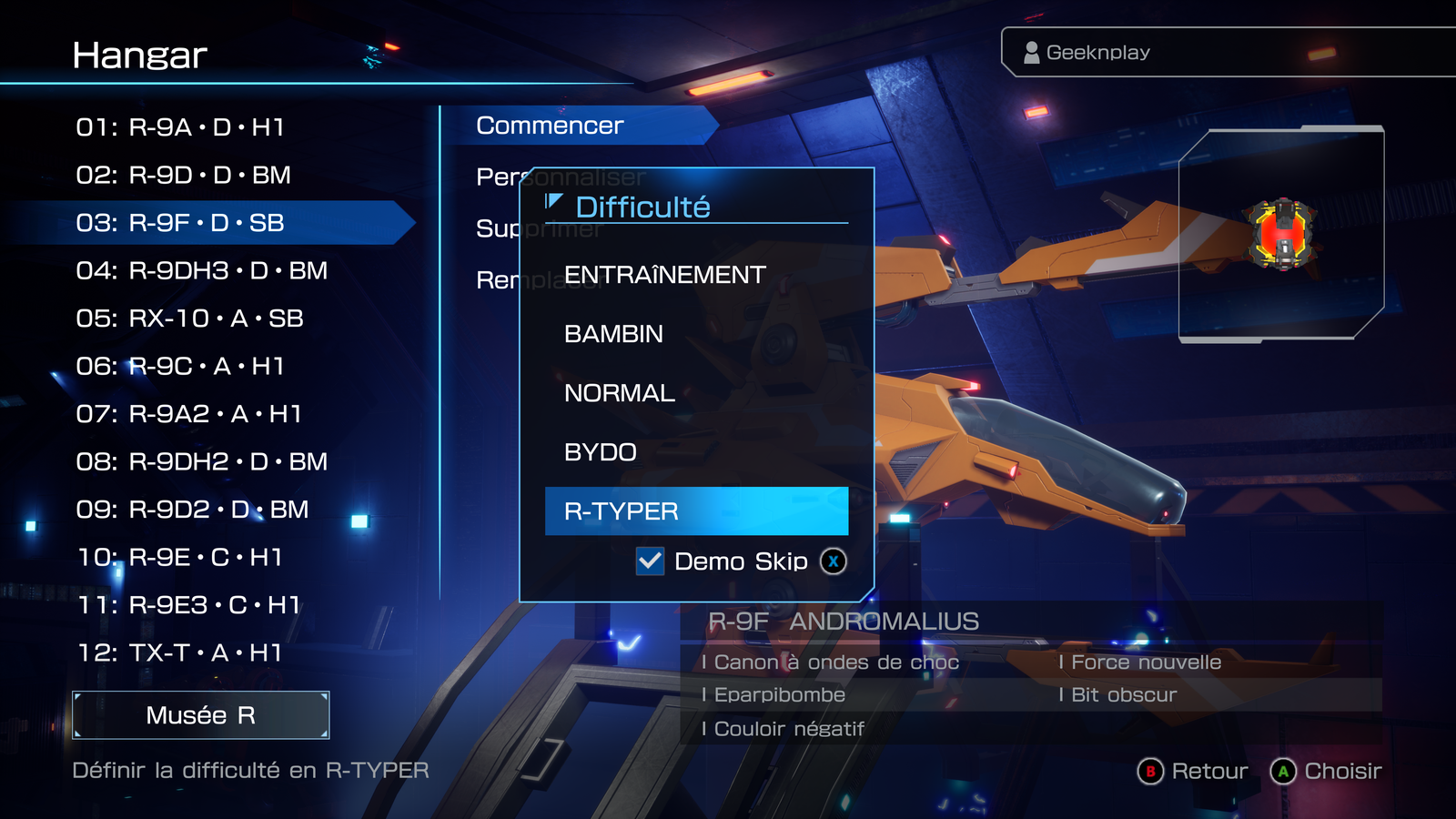
Task: Select ship 03: R-9F
Action: click(180, 223)
